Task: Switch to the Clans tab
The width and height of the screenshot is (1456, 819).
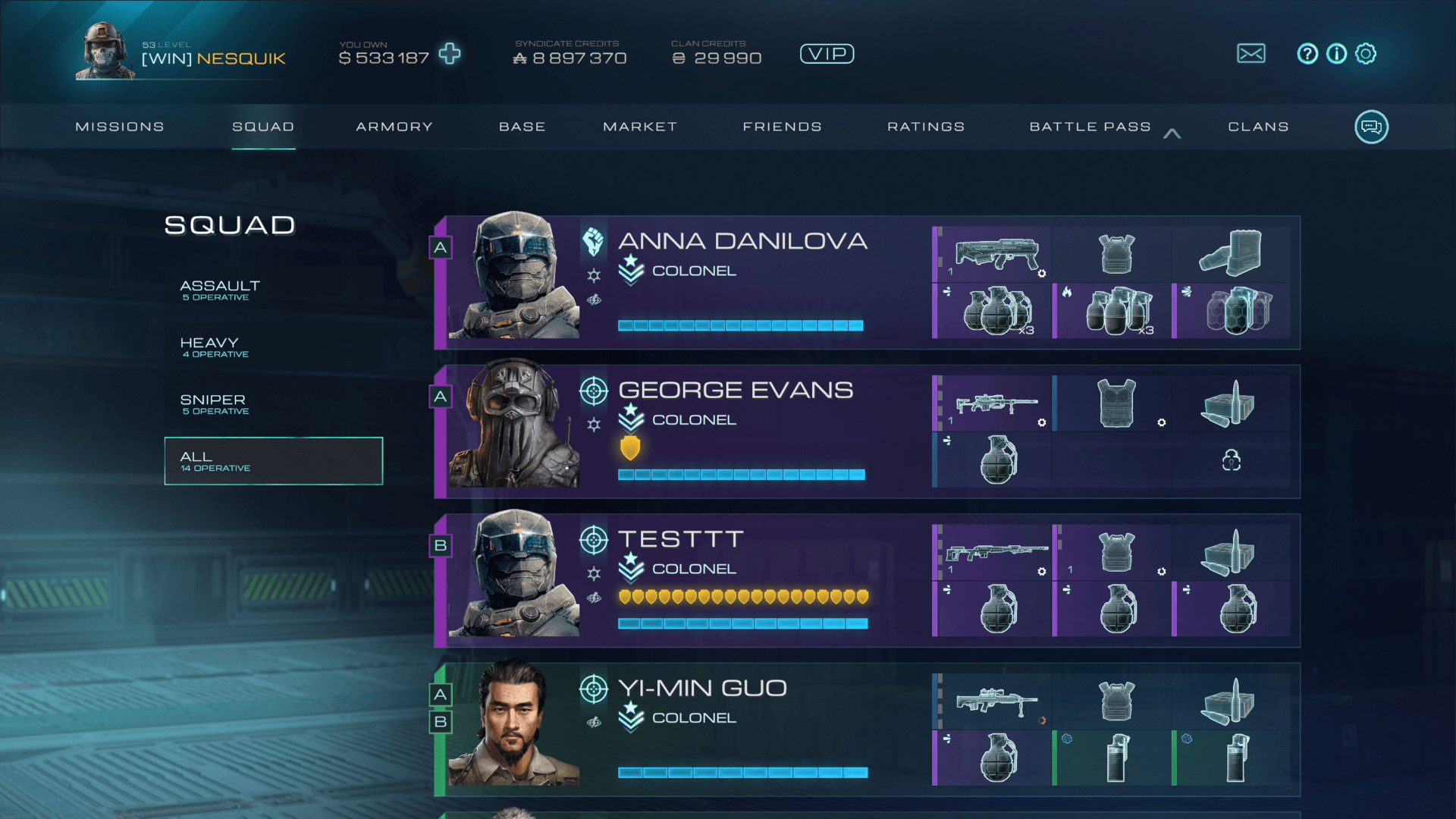Action: (1258, 127)
